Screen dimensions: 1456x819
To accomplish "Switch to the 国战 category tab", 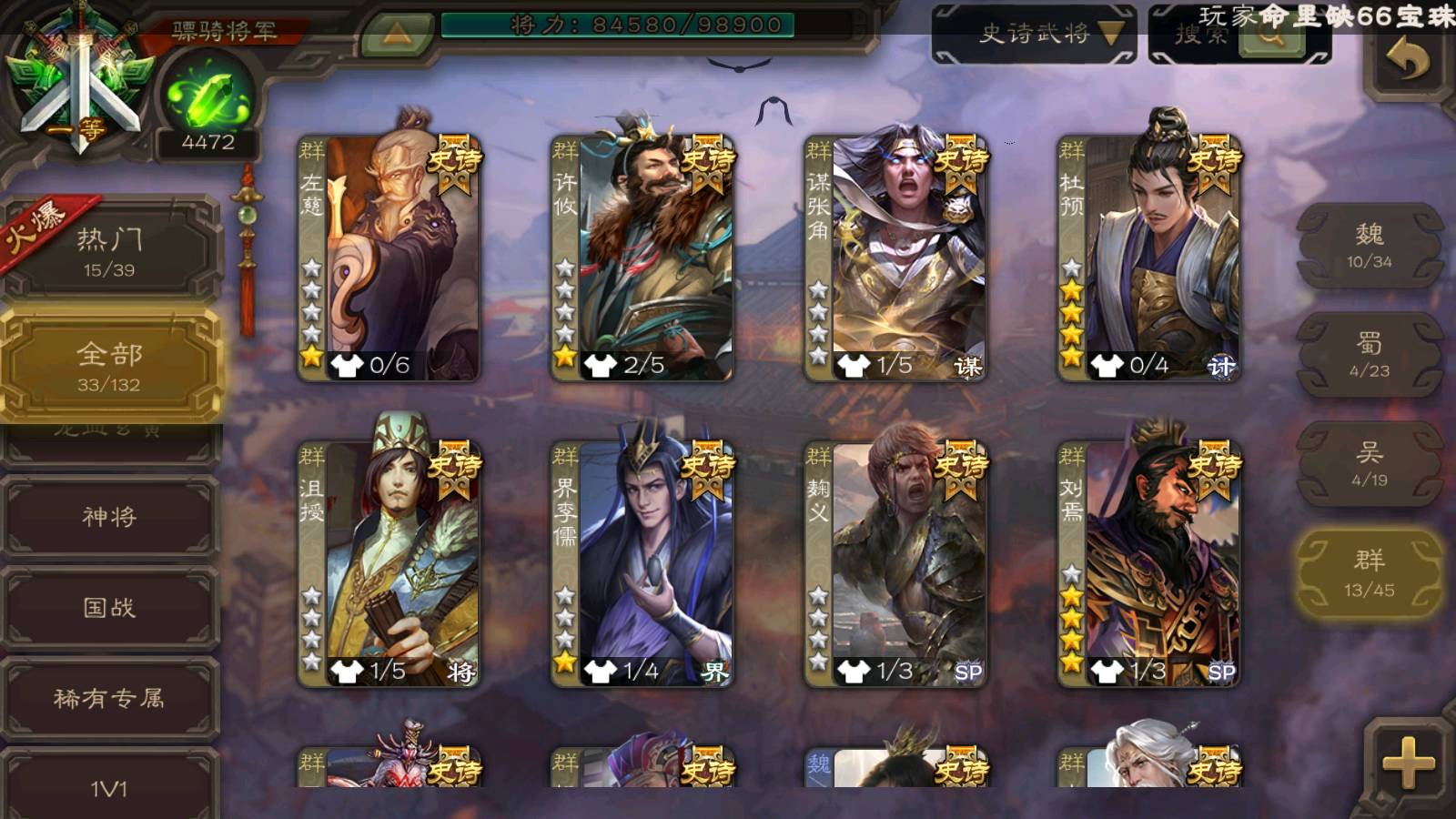I will coord(109,607).
